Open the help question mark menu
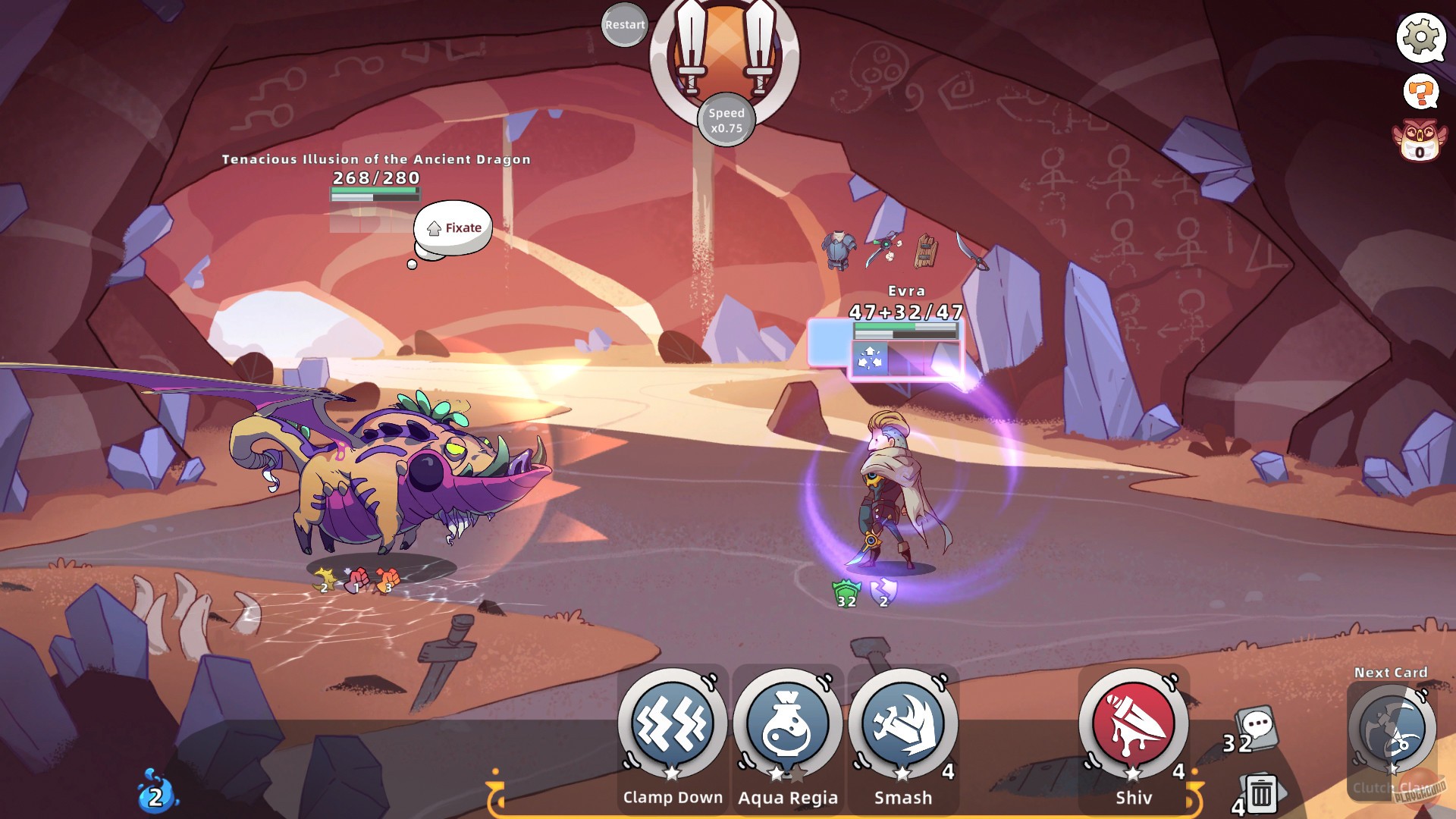This screenshot has height=819, width=1456. (1421, 91)
